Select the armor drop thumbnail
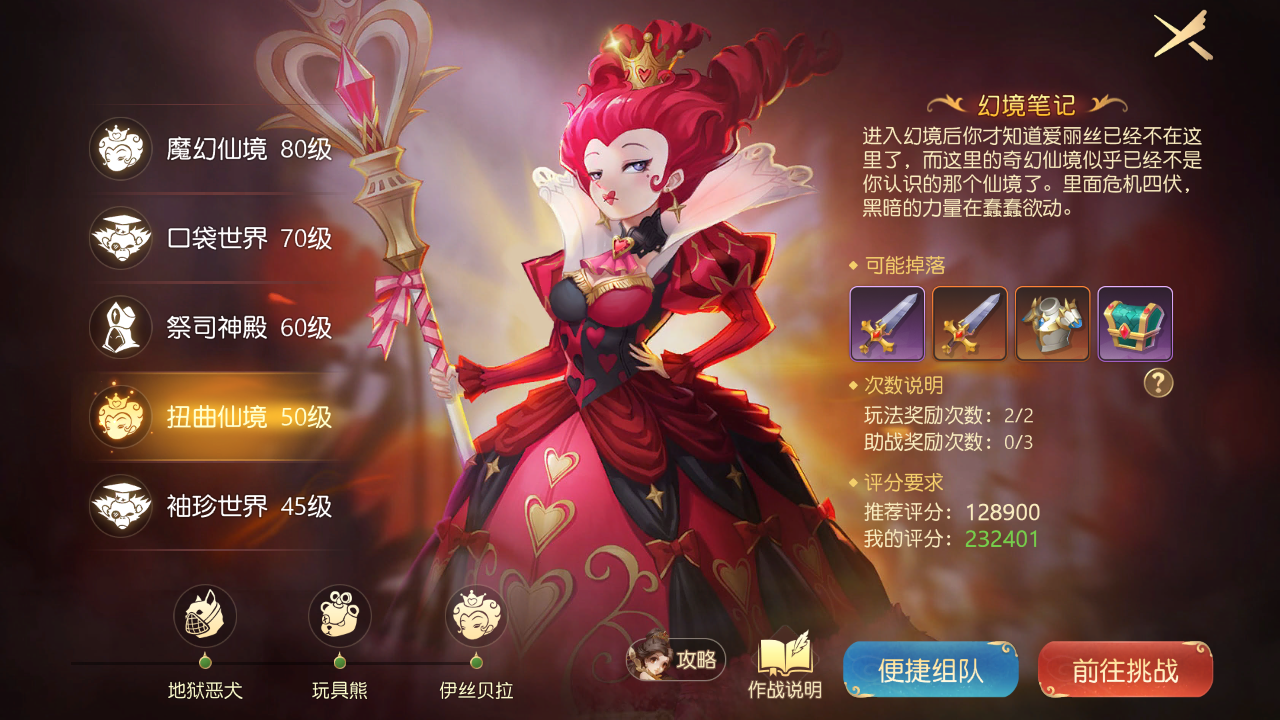1280x720 pixels. 1052,323
